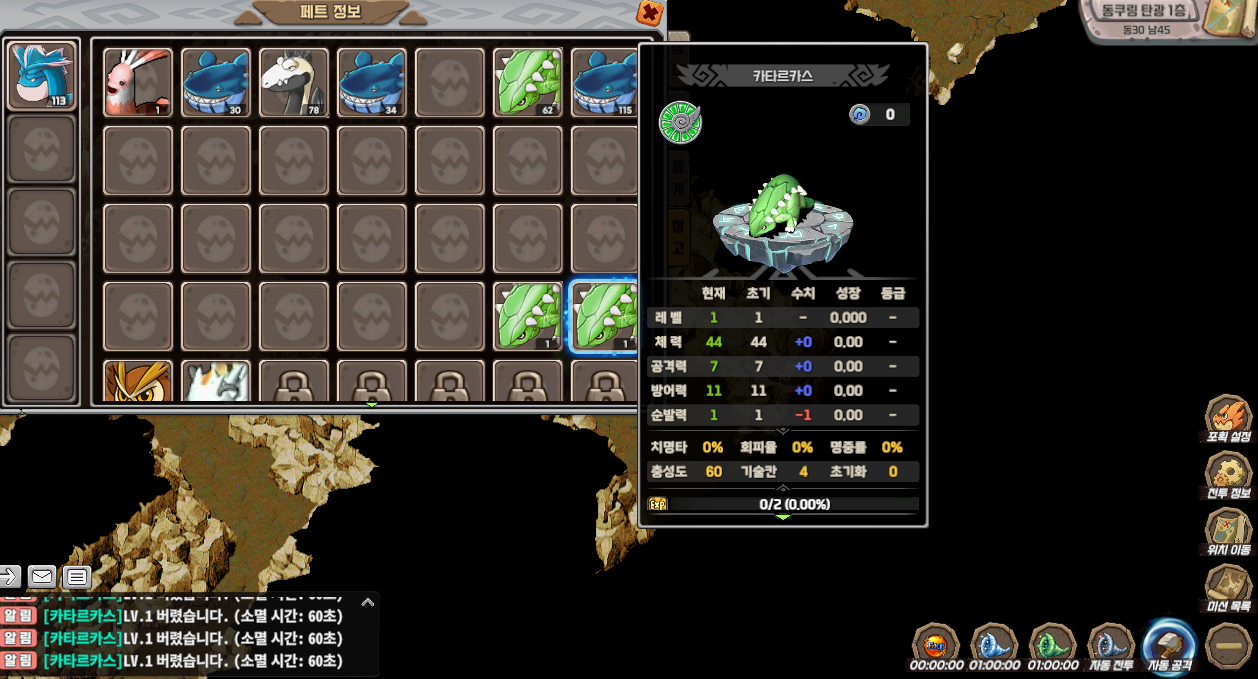Choose the level 78 skull-headed pet

tap(294, 82)
